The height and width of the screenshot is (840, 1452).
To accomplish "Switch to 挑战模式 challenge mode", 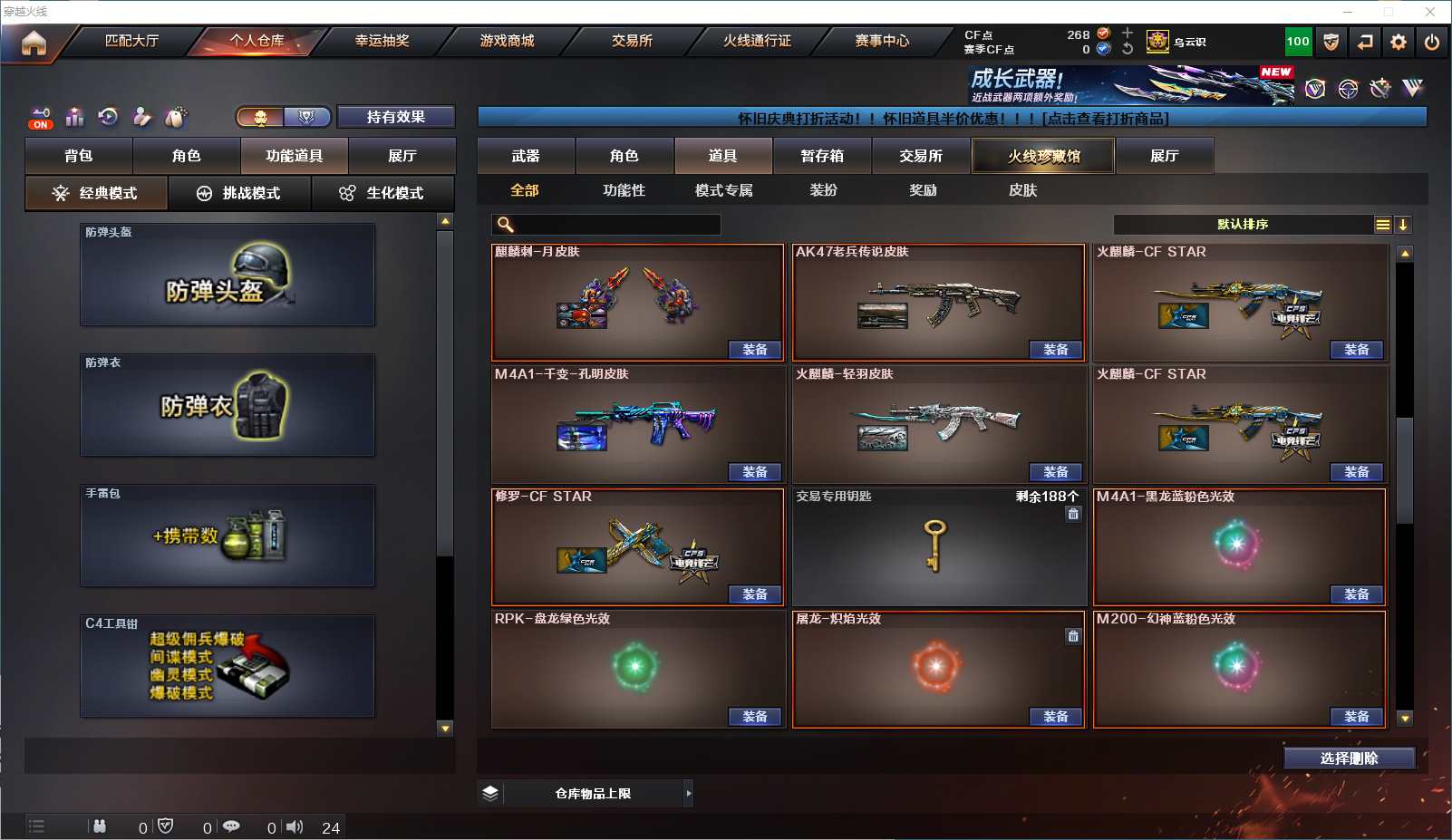I will 240,193.
